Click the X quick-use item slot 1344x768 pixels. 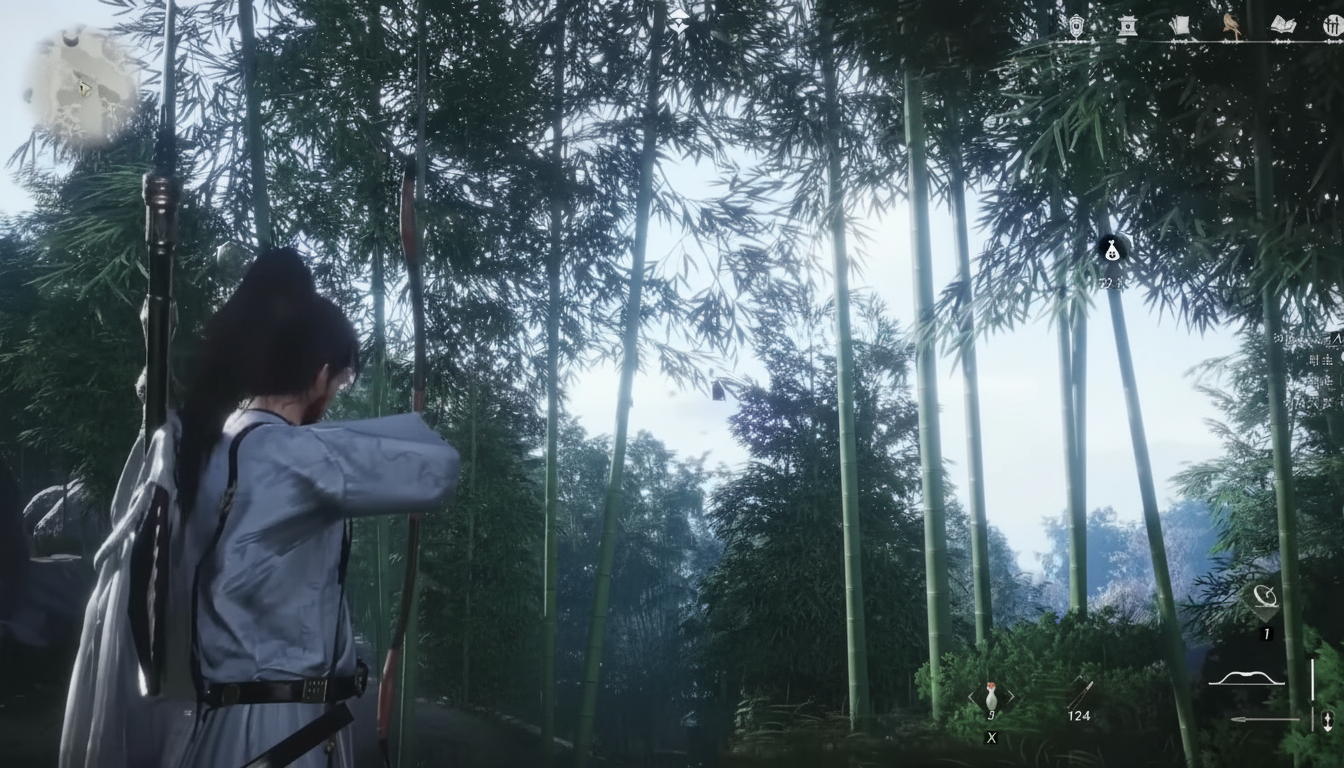[991, 737]
